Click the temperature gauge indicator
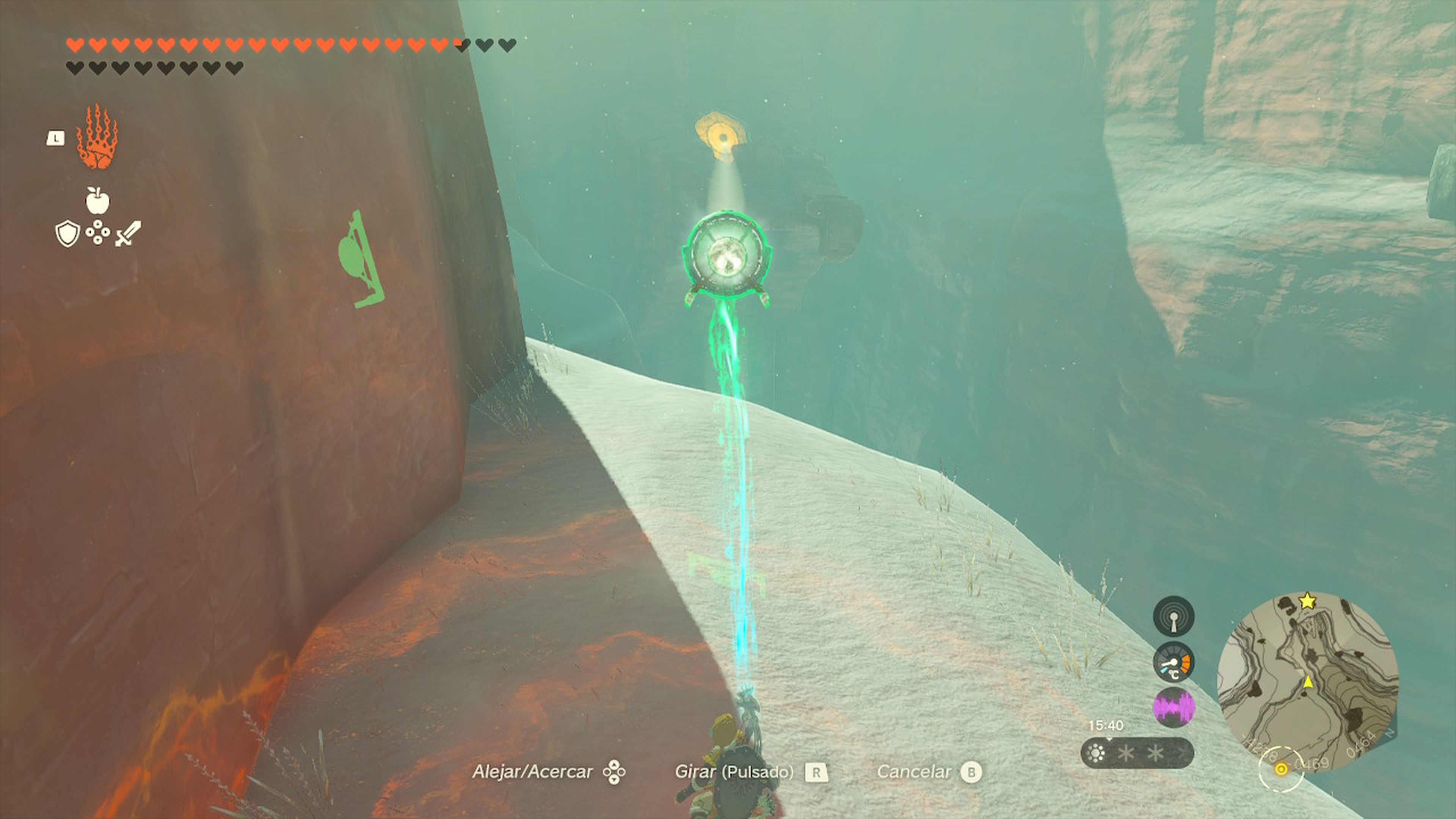The width and height of the screenshot is (1456, 819). [1174, 662]
